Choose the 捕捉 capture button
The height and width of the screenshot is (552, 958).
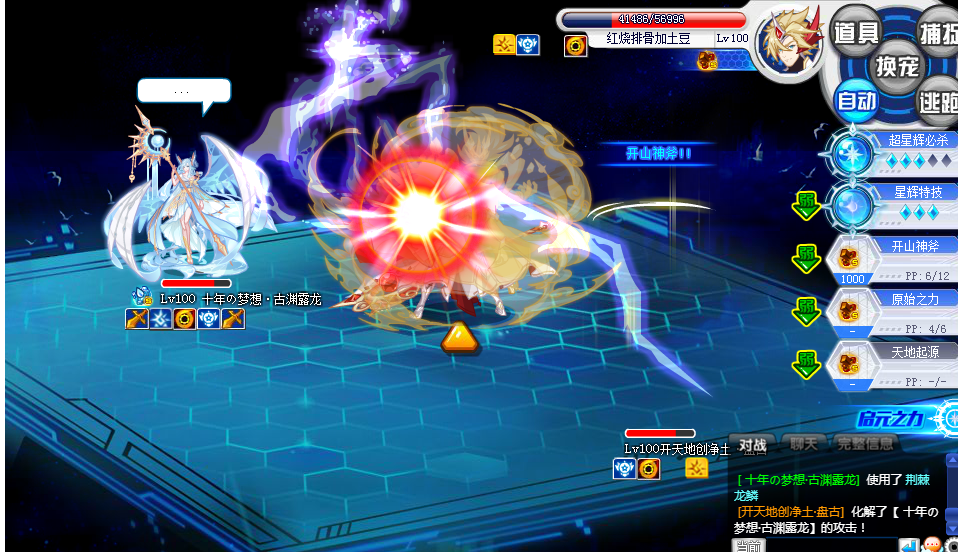(938, 33)
